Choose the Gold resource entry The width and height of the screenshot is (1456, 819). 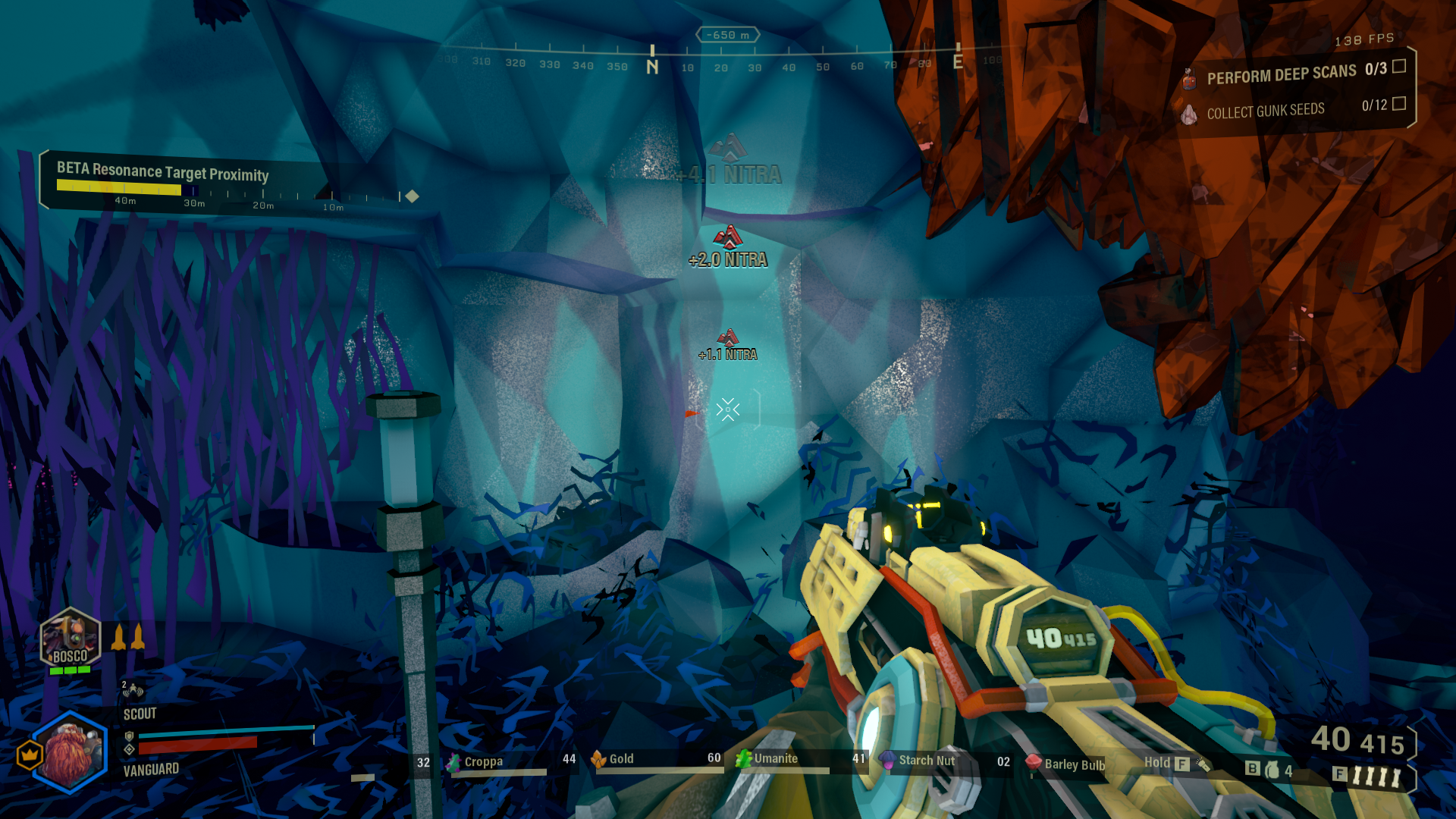(620, 759)
